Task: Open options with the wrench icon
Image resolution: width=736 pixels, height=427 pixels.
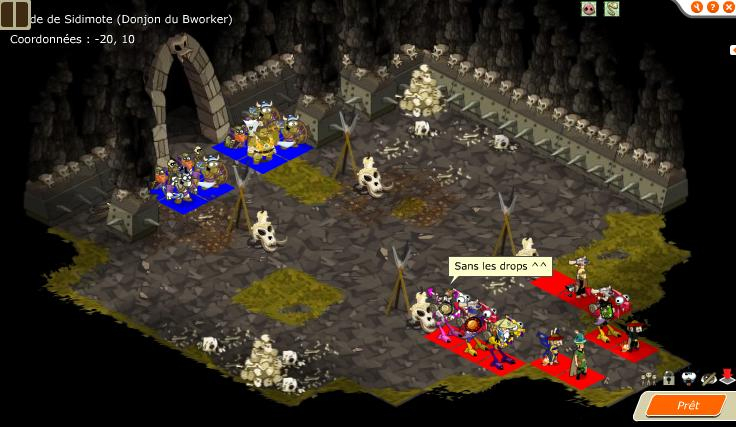Action: click(698, 8)
